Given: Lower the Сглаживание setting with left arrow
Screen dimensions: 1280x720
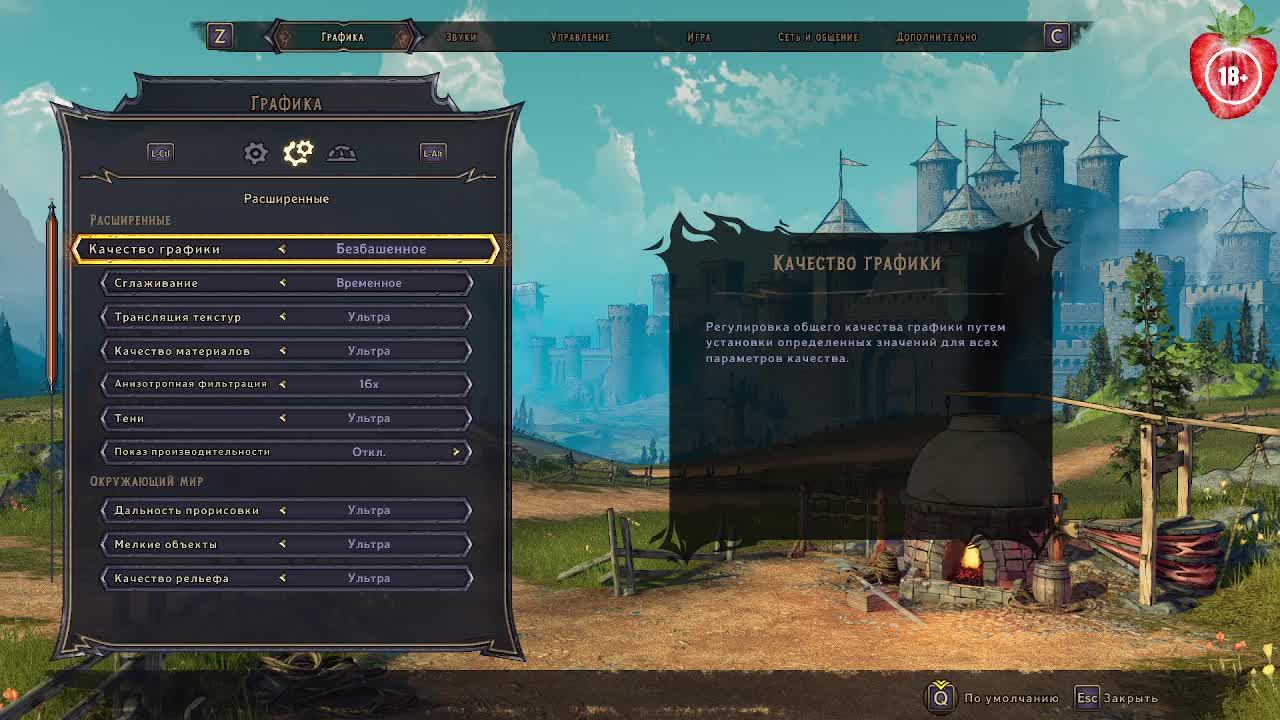Looking at the screenshot, I should [x=282, y=283].
